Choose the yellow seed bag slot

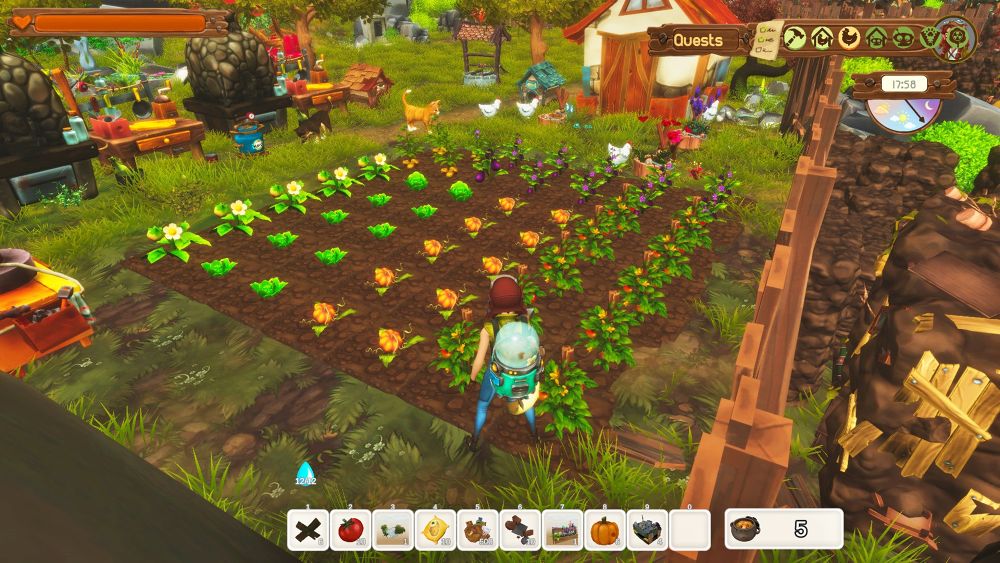(x=435, y=530)
